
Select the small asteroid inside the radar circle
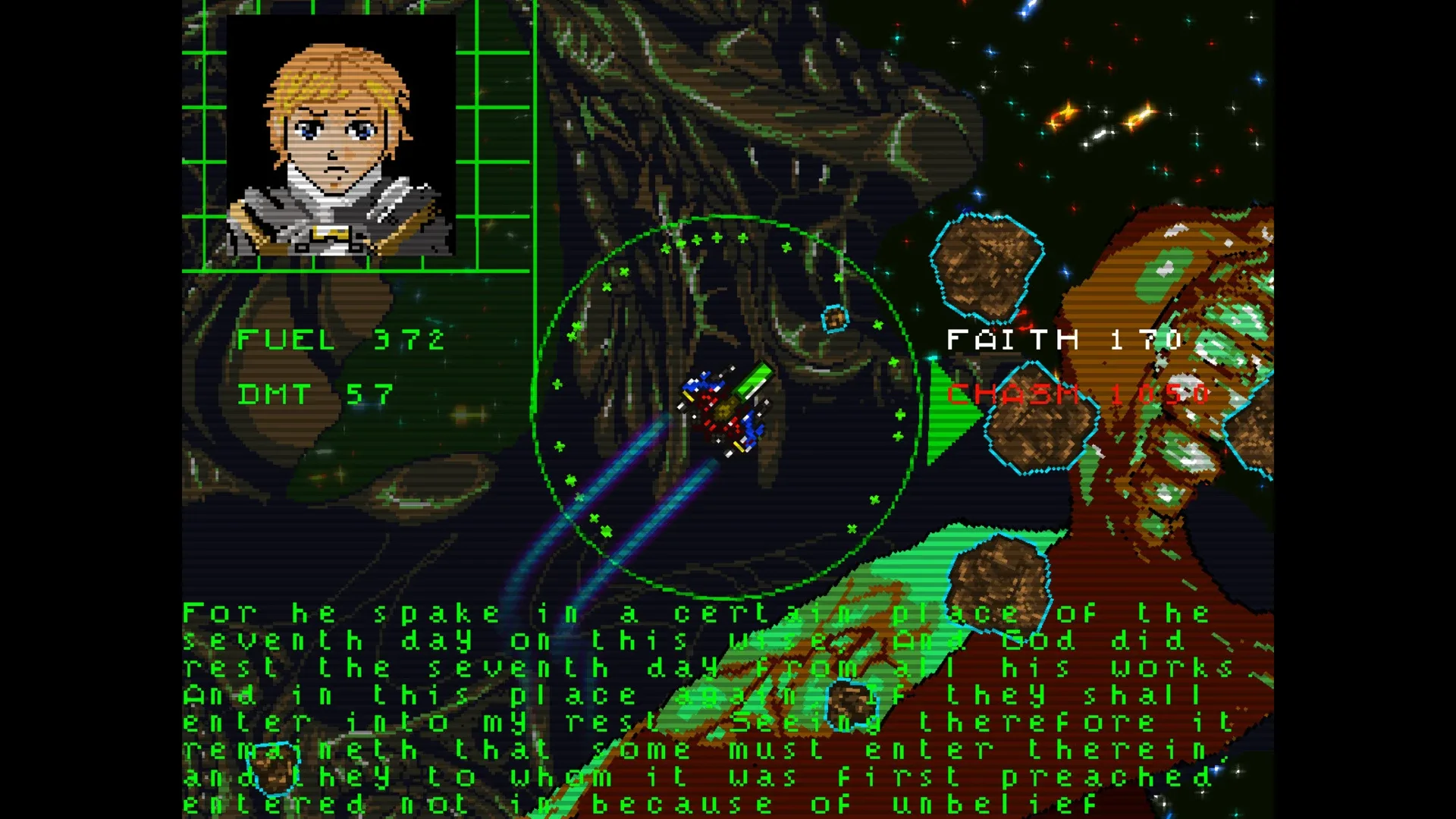pos(834,318)
